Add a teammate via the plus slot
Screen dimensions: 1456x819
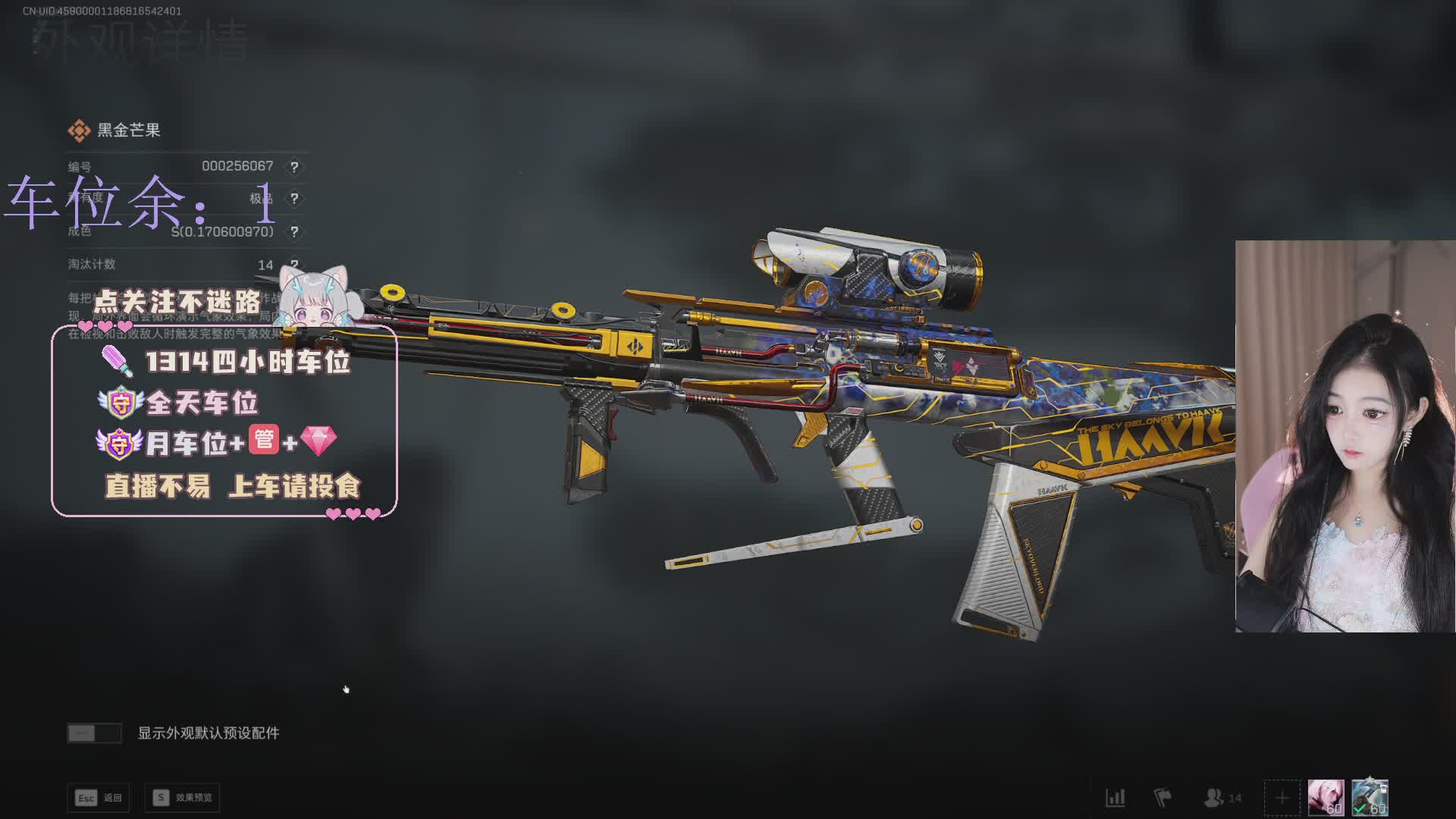pos(1282,798)
